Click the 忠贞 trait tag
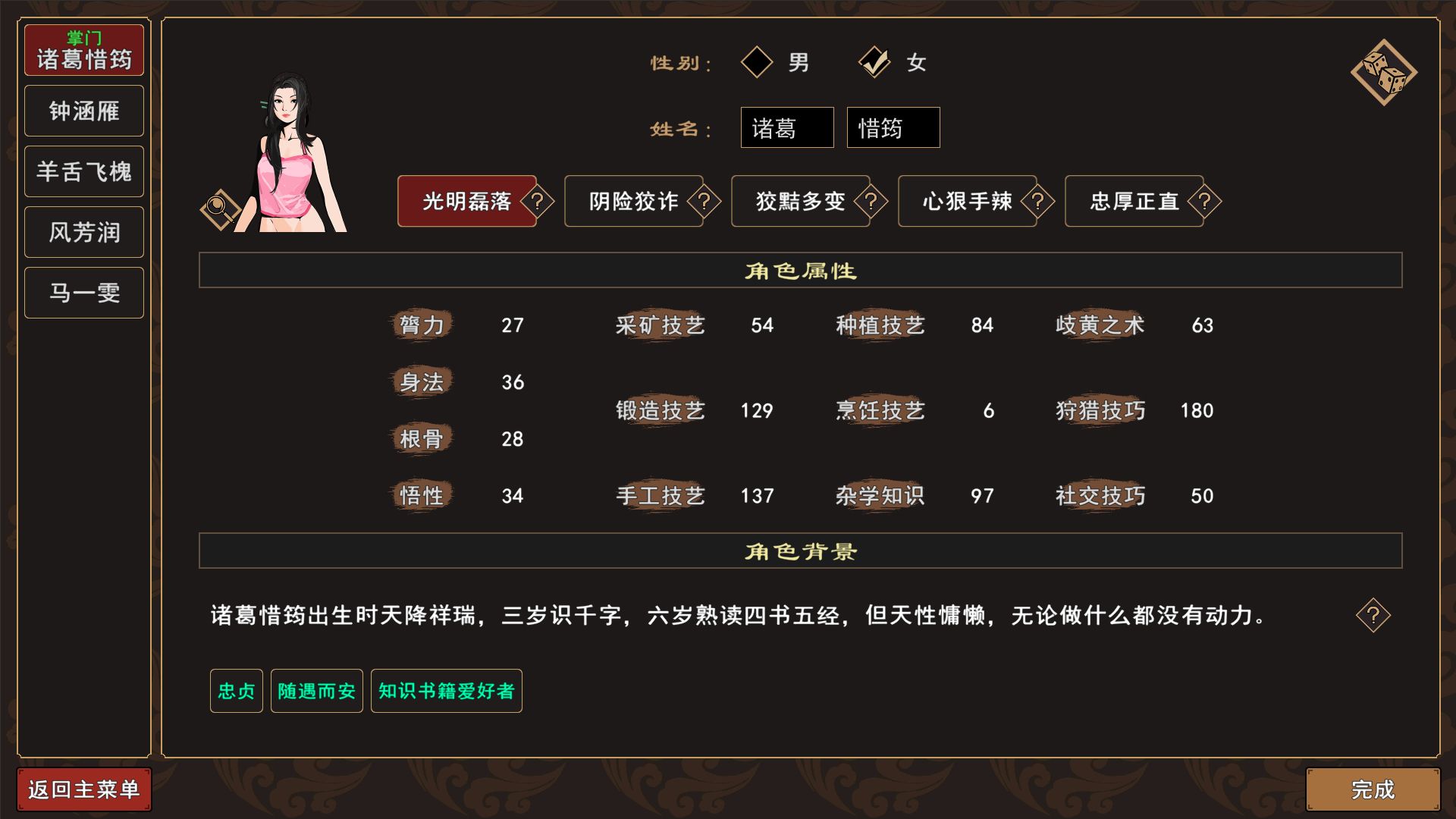The image size is (1456, 819). coord(235,691)
